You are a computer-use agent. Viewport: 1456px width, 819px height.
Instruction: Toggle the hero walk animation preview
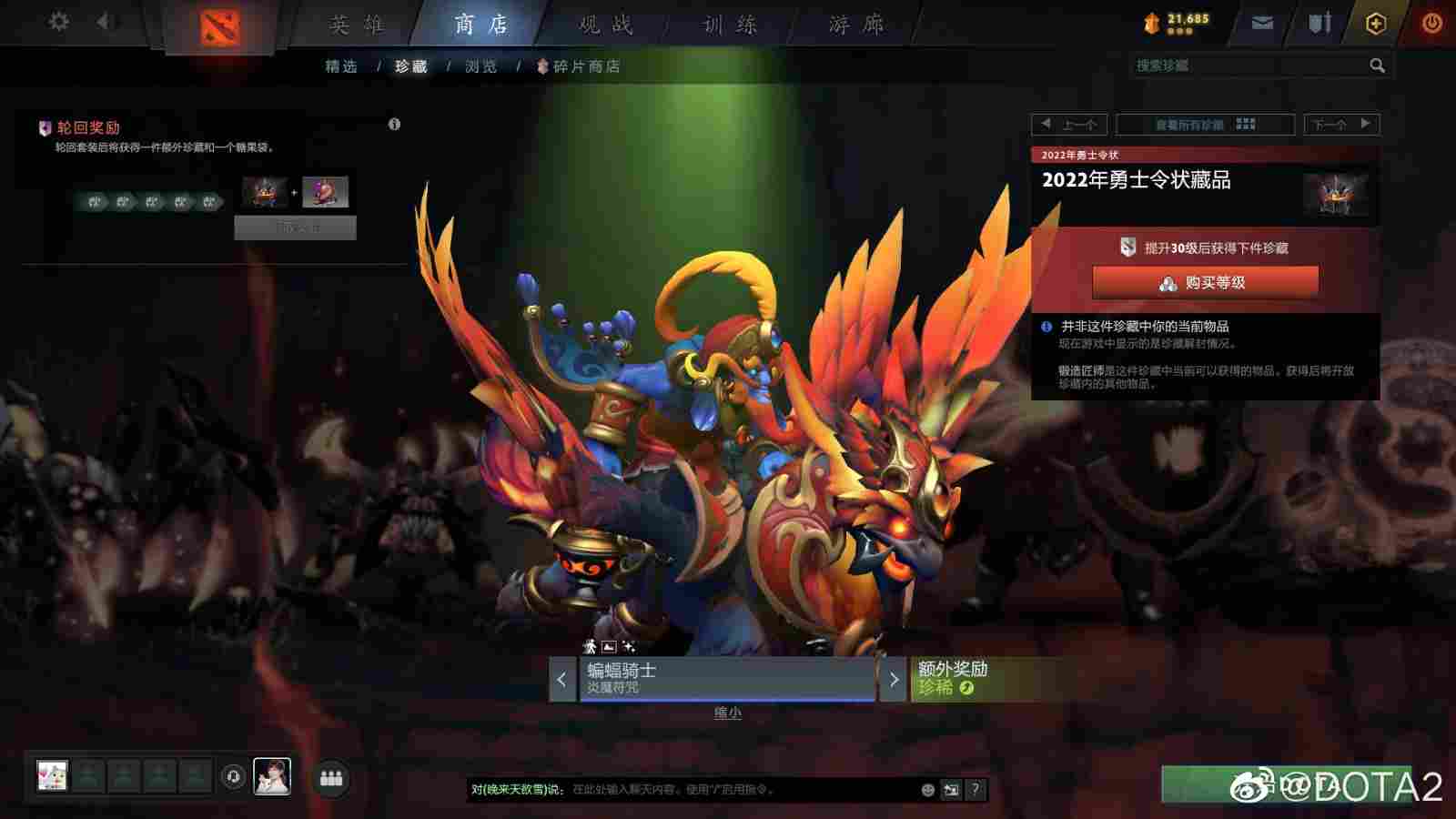590,648
